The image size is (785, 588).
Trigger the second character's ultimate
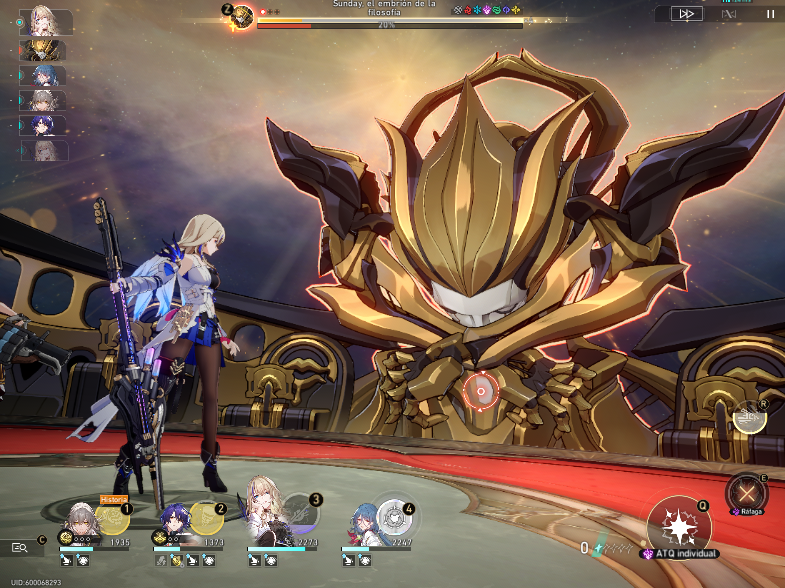pyautogui.click(x=206, y=516)
